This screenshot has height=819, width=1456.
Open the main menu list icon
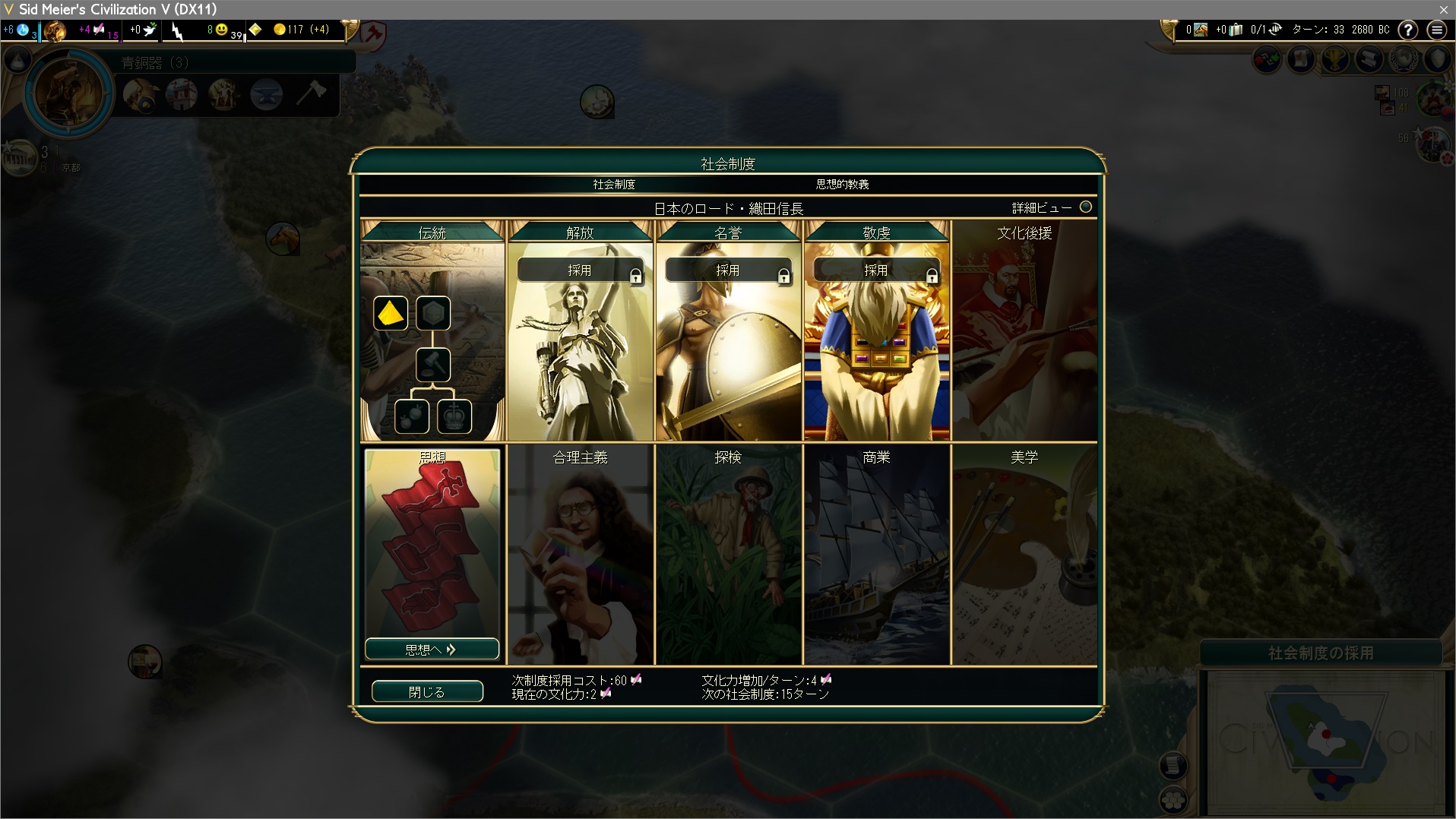point(1436,30)
